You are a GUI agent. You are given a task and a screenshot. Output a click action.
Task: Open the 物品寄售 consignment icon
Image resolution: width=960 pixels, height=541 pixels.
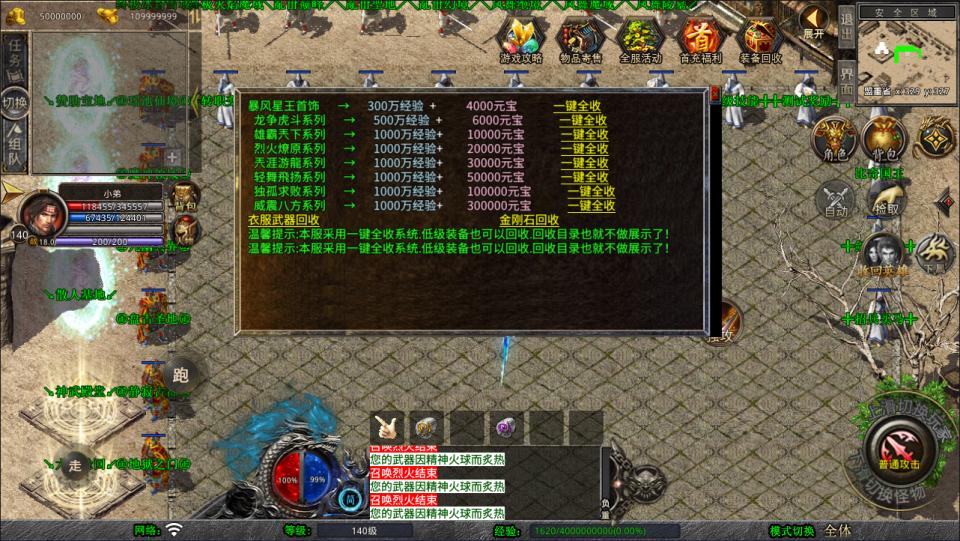tap(581, 40)
